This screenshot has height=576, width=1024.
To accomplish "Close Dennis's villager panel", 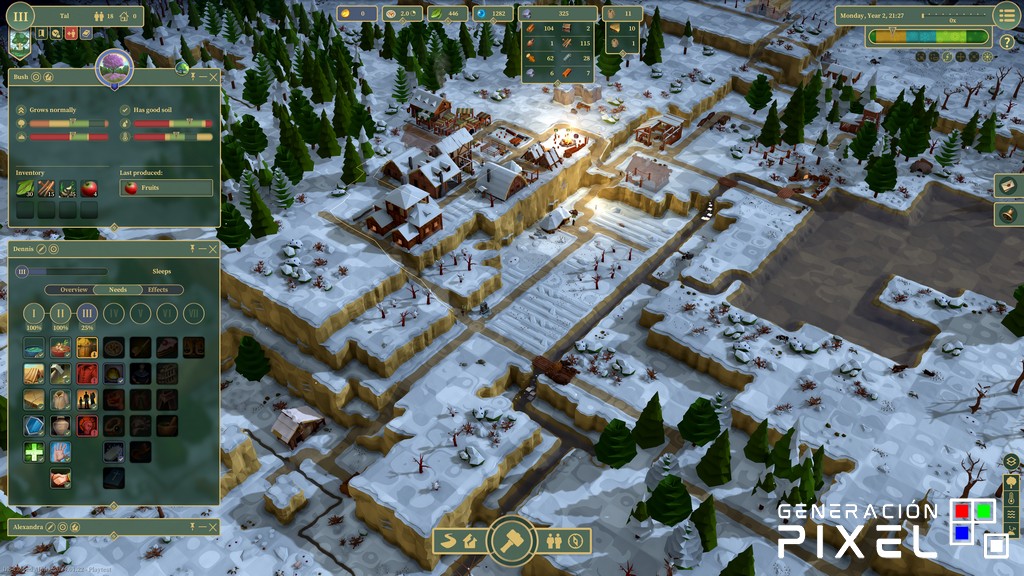I will (214, 249).
